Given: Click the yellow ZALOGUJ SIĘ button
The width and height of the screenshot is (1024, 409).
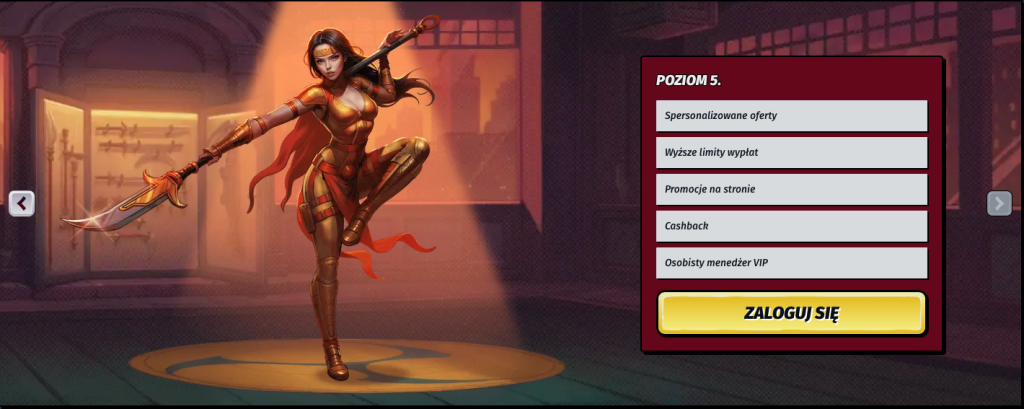Looking at the screenshot, I should [x=791, y=313].
